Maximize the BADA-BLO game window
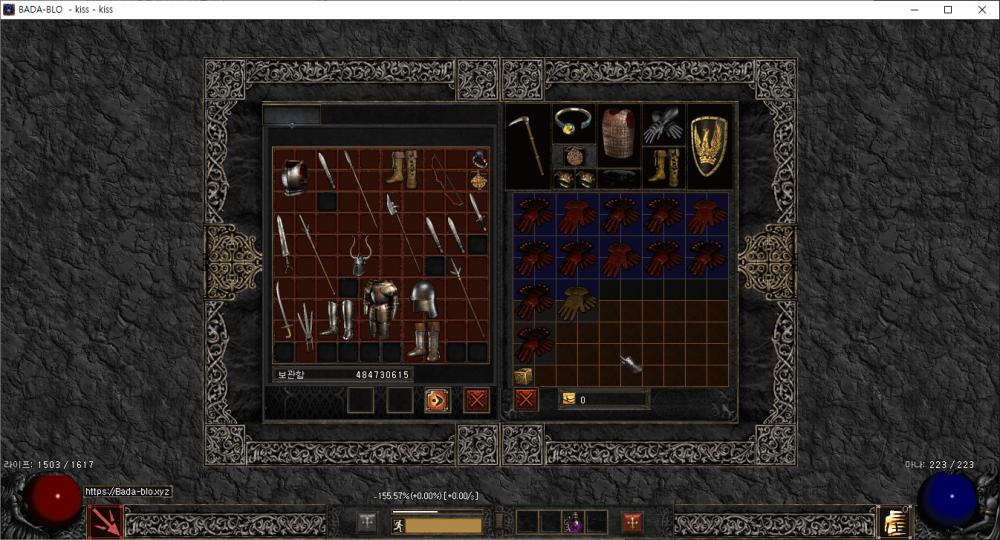The image size is (1000, 540). click(947, 9)
